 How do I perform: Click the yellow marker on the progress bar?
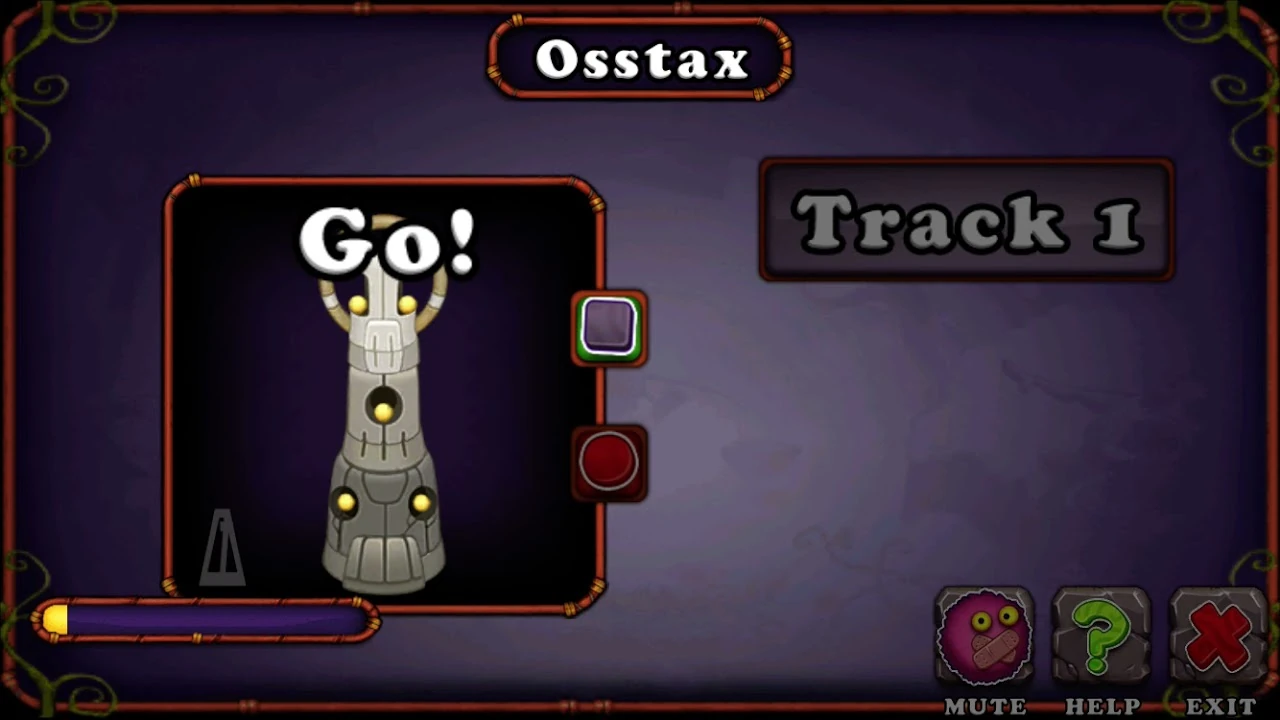coord(55,620)
